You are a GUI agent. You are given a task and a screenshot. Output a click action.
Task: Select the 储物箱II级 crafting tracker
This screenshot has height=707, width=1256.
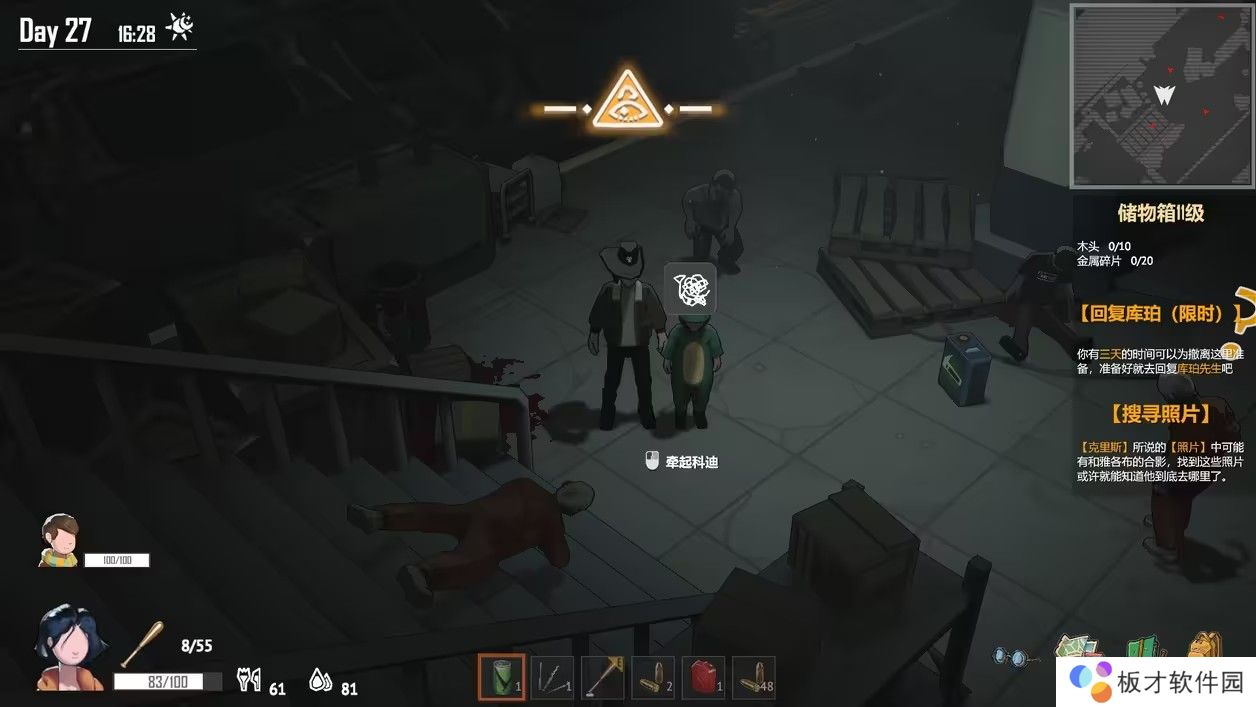(1160, 213)
